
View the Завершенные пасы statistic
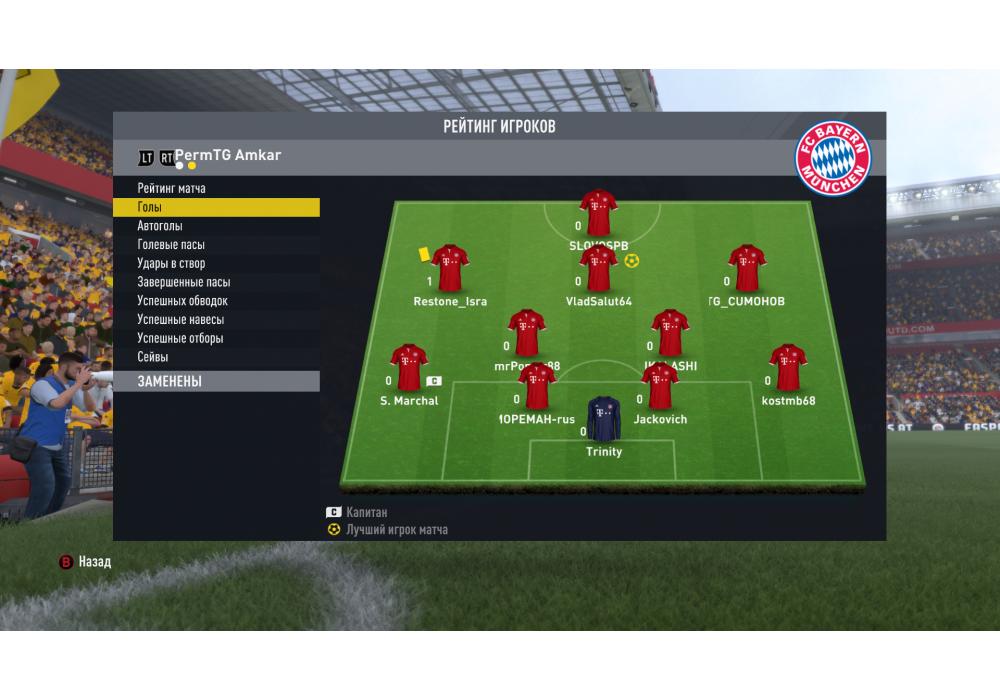click(184, 283)
